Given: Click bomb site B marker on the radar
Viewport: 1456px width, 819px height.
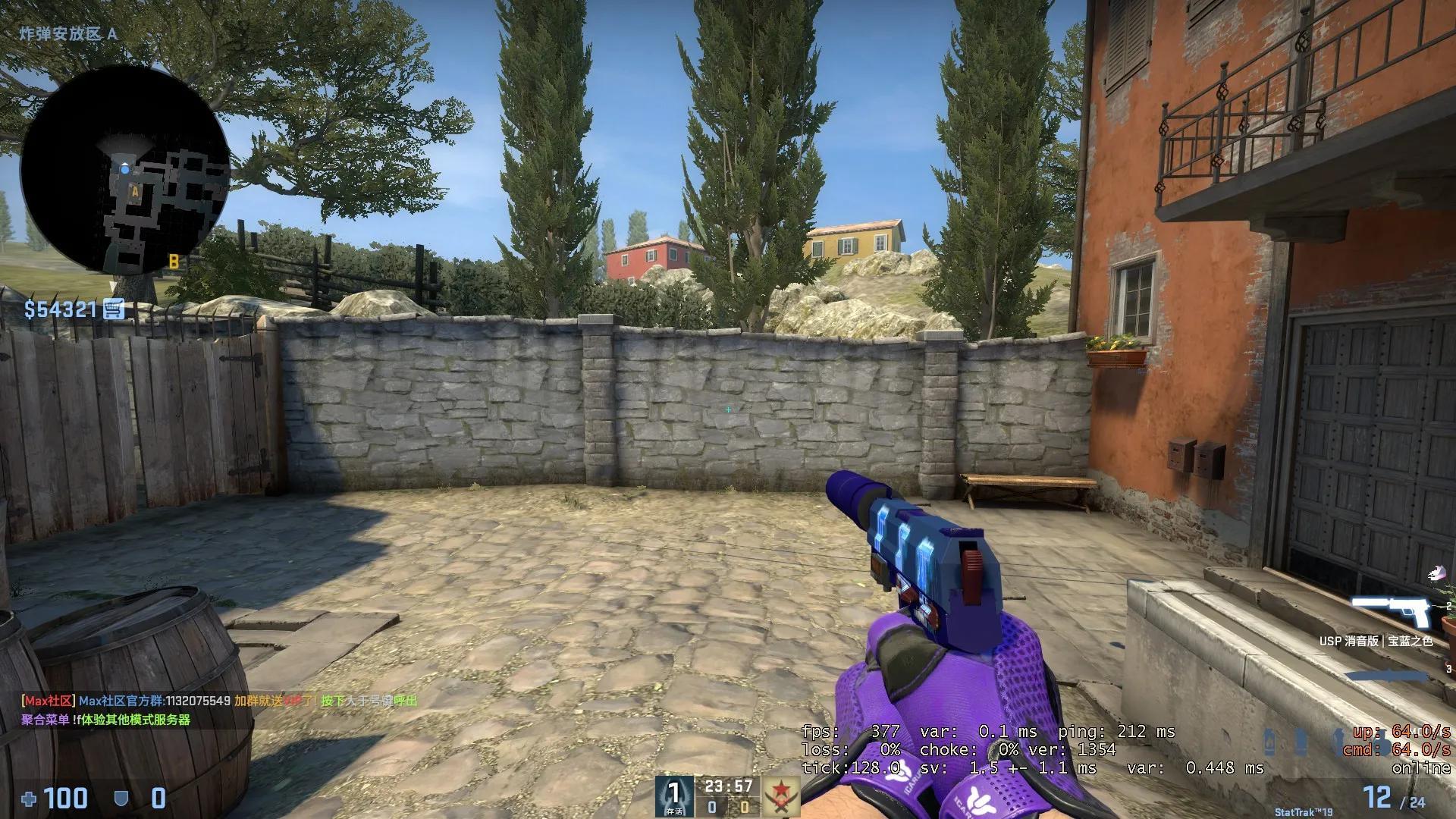Looking at the screenshot, I should tap(173, 260).
